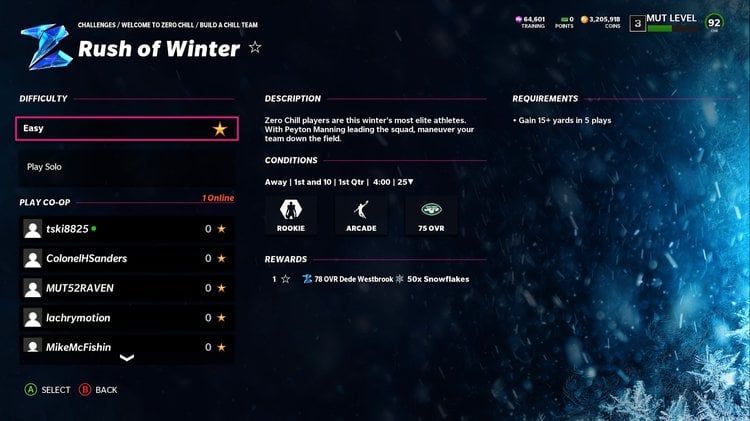This screenshot has height=421, width=750.
Task: Invite tski8825 to co-op
Action: point(127,229)
